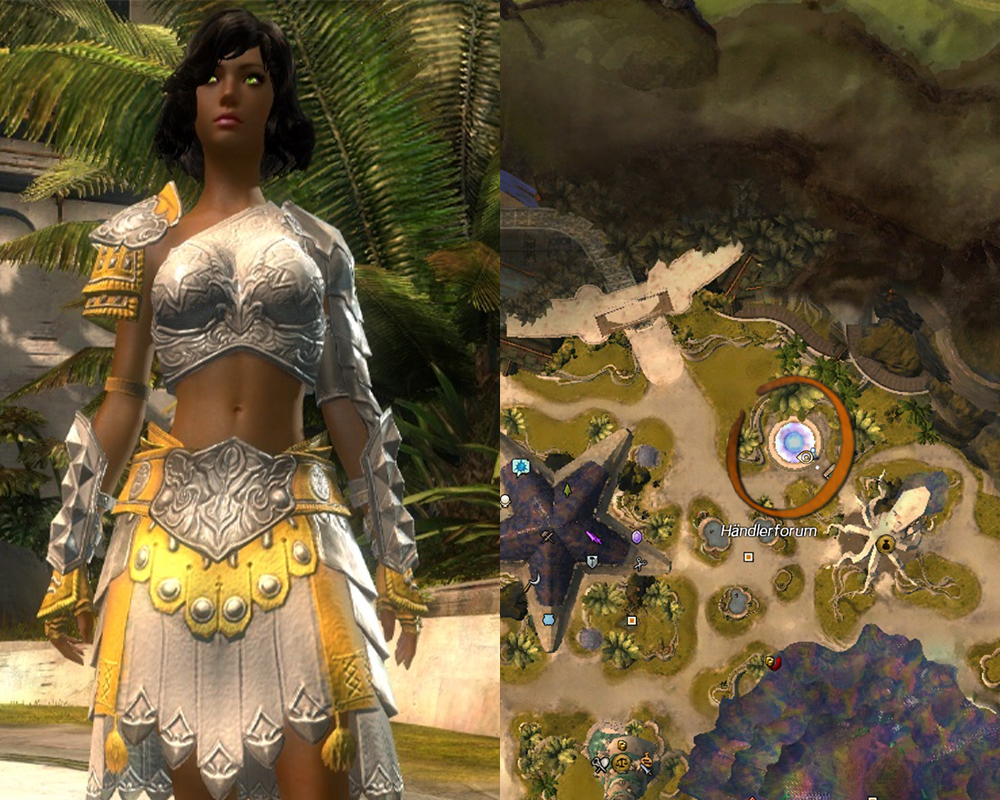Viewport: 1000px width, 800px height.
Task: Click the blue cooking pot marker
Action: click(549, 620)
